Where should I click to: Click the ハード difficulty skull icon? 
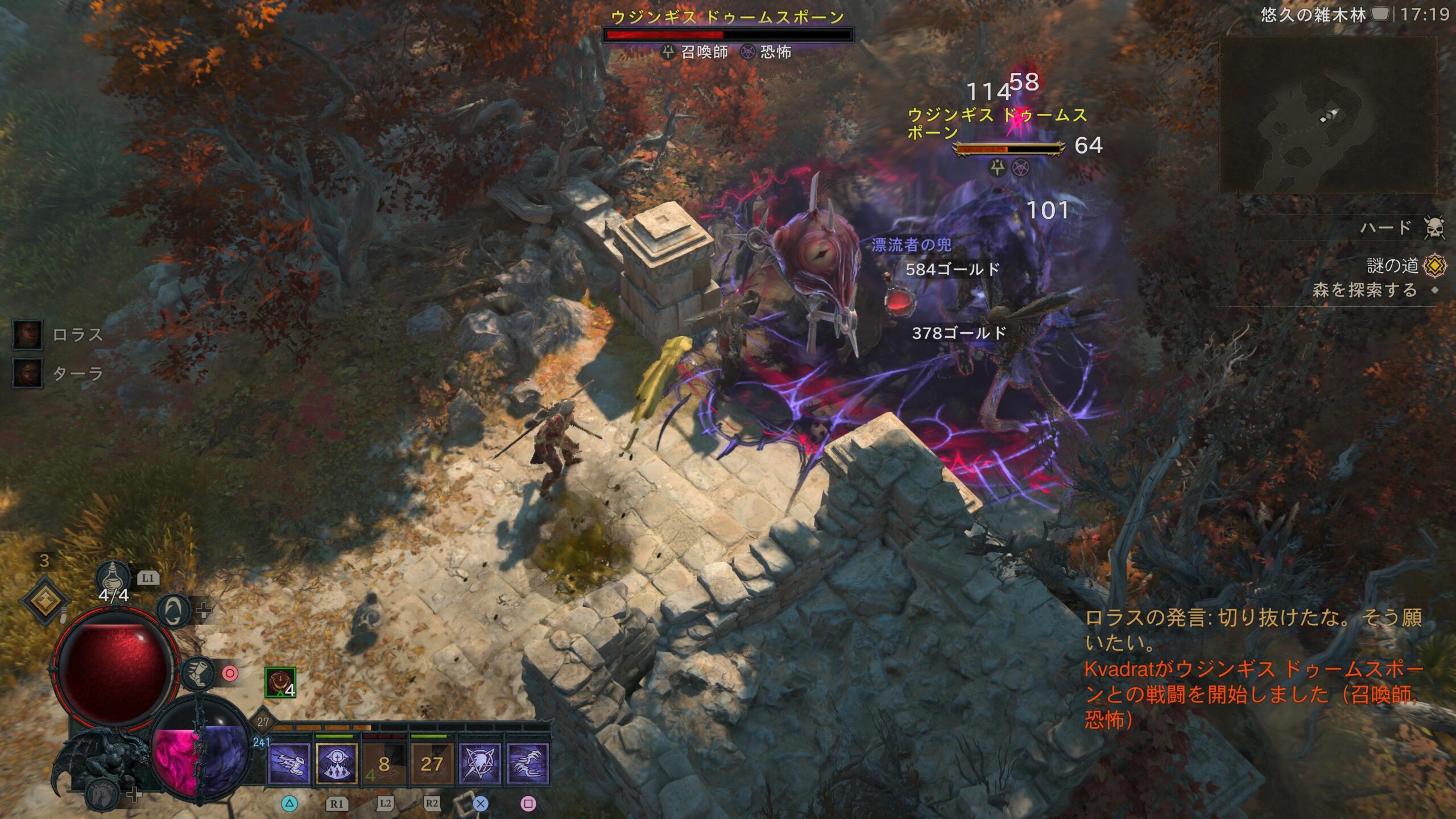(1434, 228)
